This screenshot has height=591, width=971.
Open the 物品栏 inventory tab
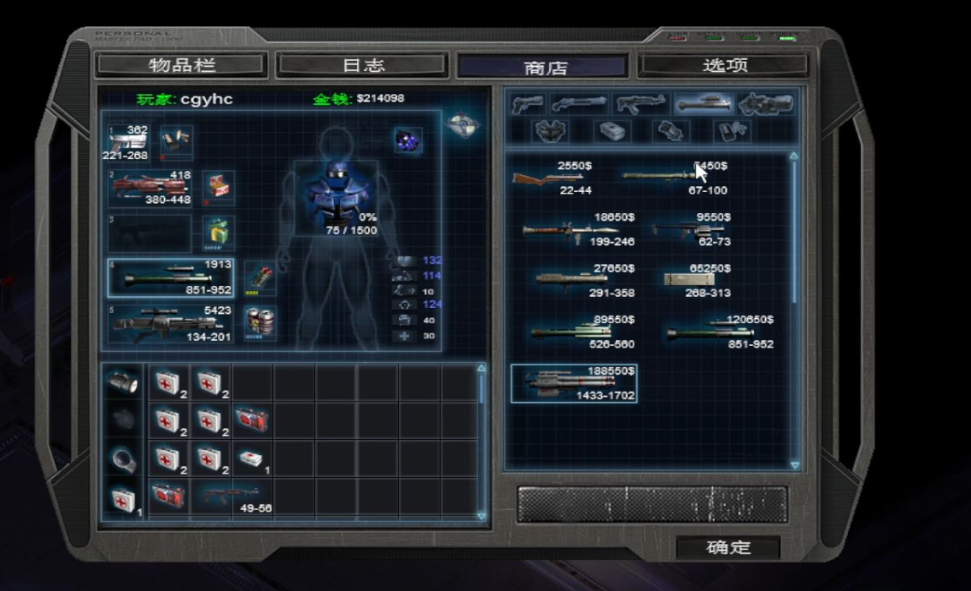coord(181,66)
